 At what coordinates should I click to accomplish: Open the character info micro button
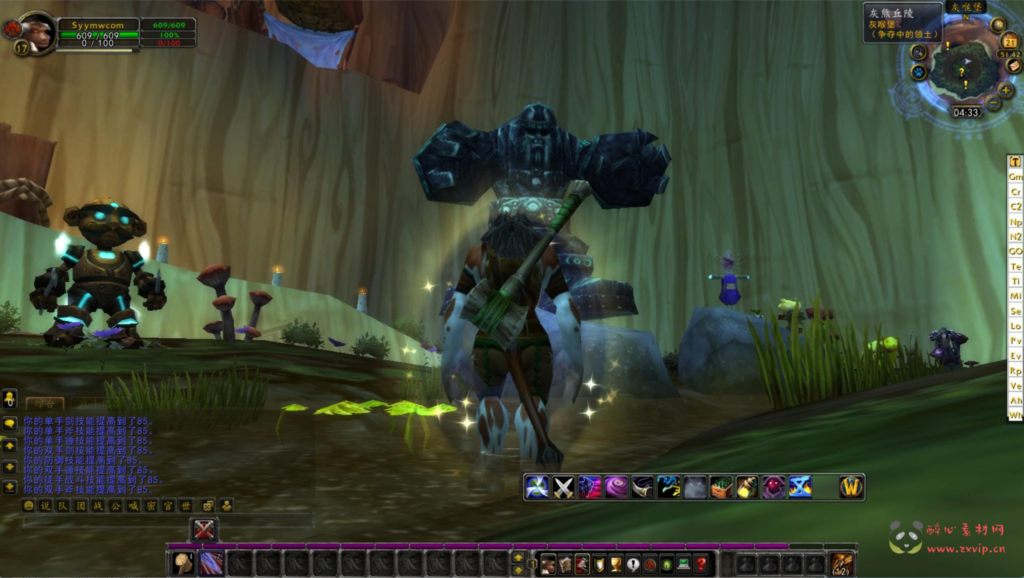[x=547, y=565]
